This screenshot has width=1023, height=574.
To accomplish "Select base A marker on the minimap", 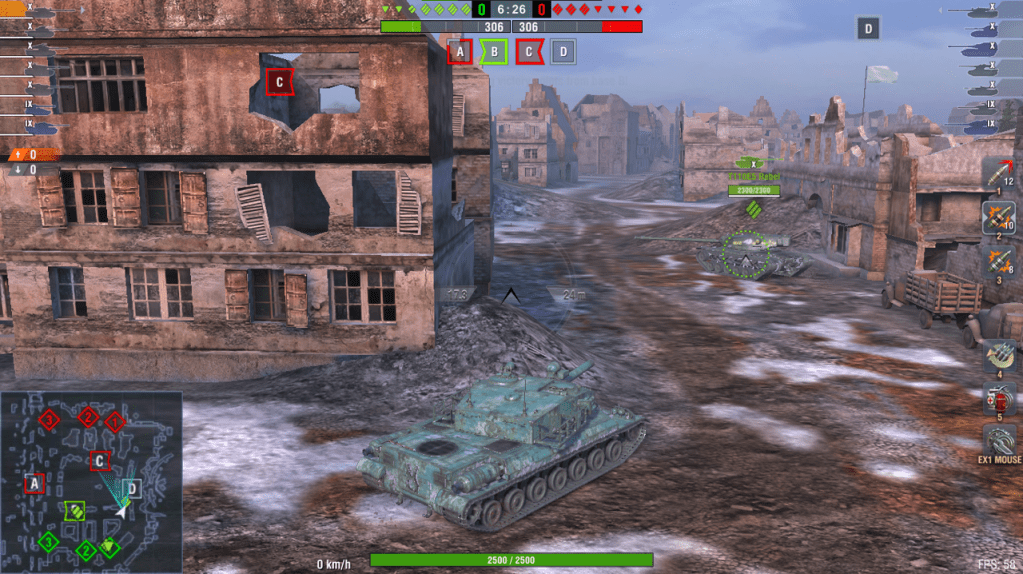I will click(35, 484).
